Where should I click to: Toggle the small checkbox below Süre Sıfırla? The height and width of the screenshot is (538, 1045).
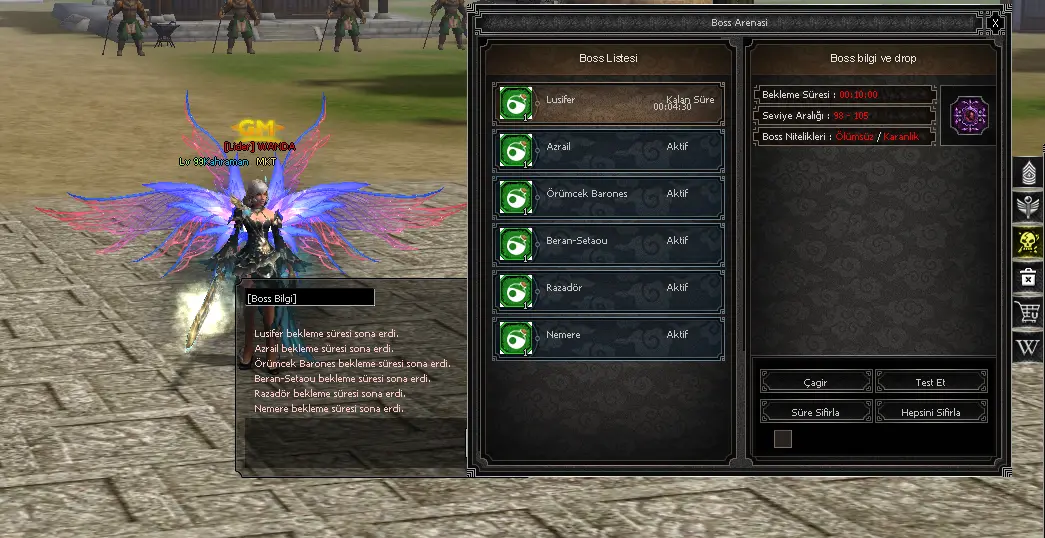783,439
